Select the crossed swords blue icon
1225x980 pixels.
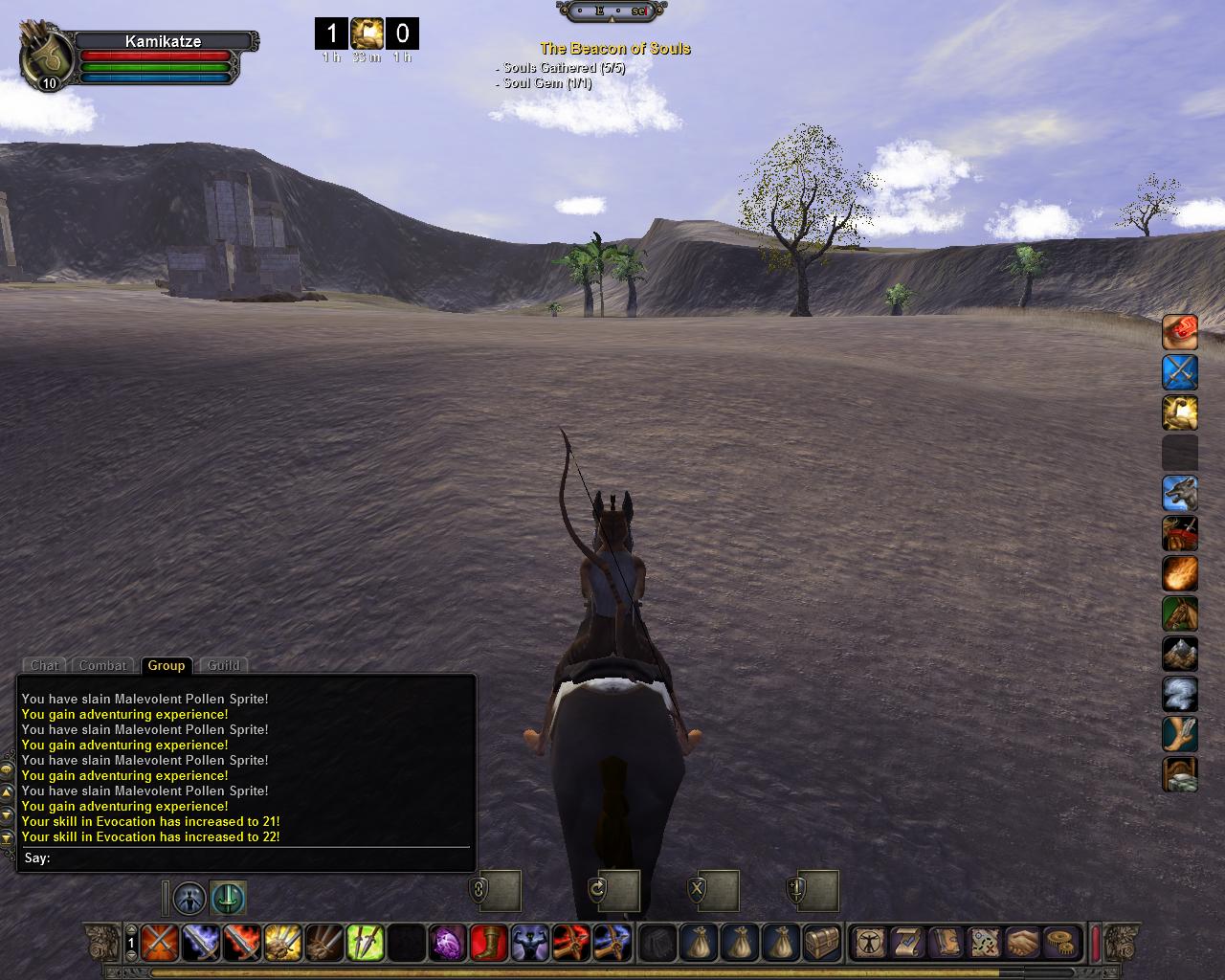click(1180, 372)
